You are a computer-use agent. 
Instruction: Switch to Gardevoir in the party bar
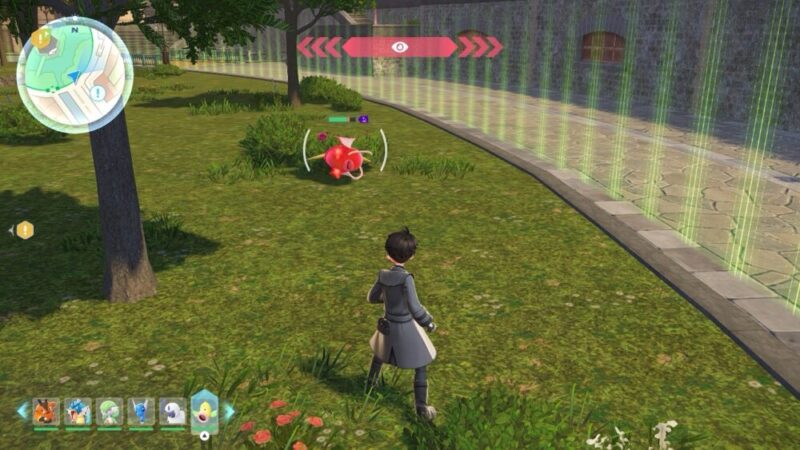click(x=109, y=411)
